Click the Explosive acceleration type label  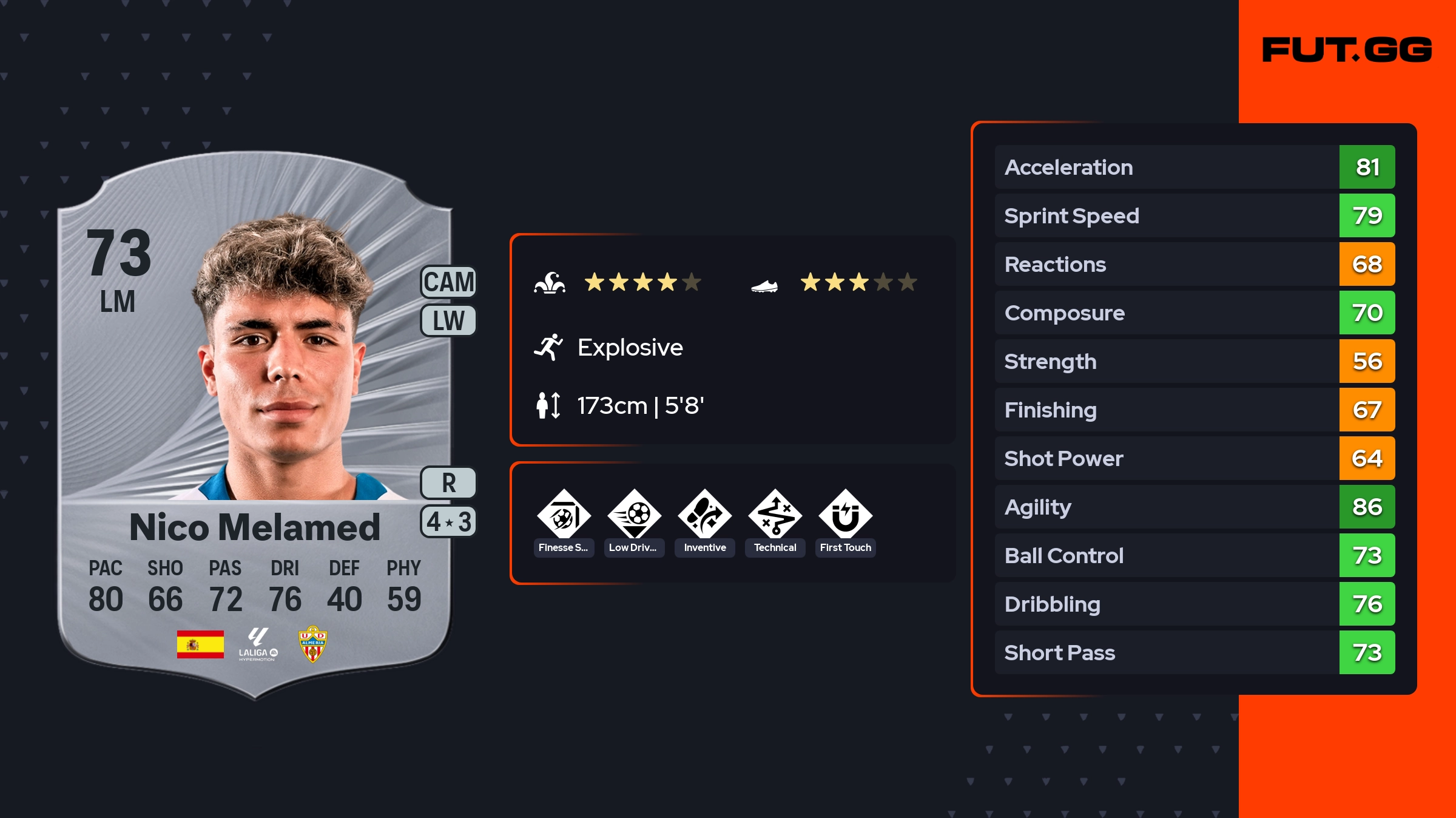click(629, 348)
